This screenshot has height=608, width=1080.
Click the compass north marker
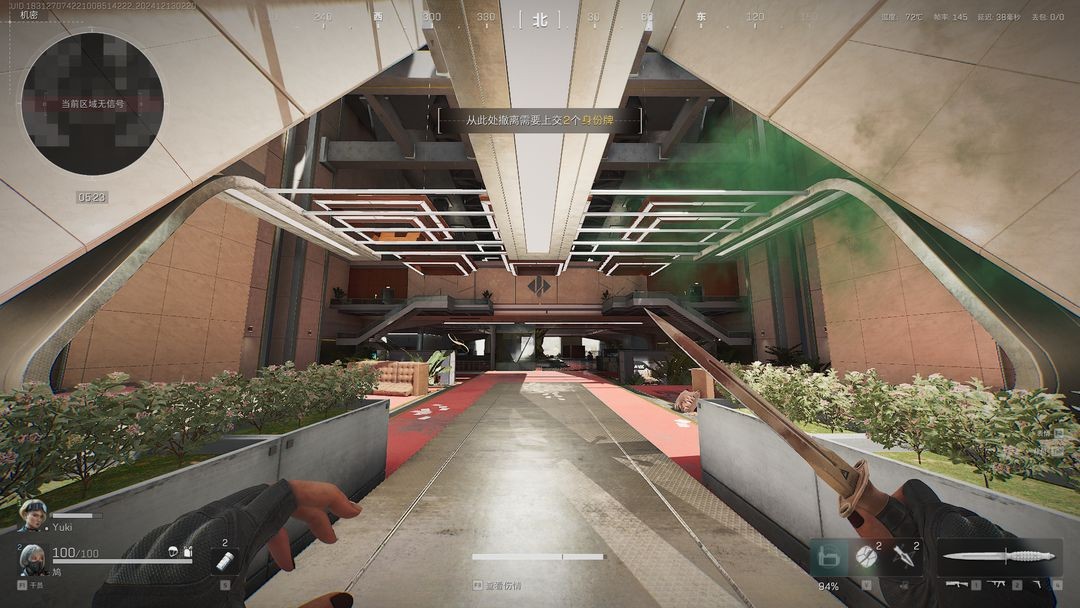[x=540, y=18]
